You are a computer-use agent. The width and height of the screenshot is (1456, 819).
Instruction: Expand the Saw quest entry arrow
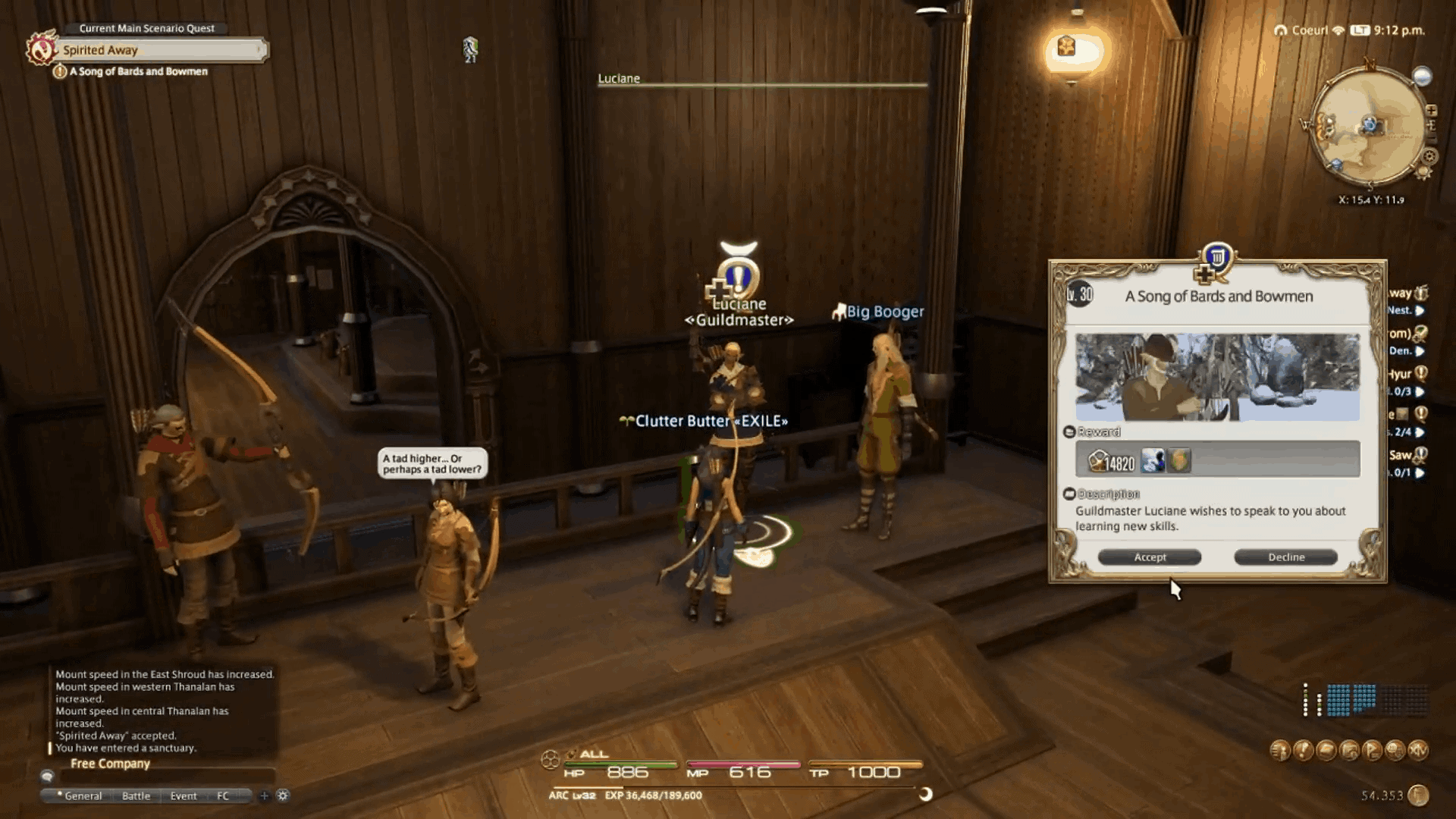[x=1418, y=470]
